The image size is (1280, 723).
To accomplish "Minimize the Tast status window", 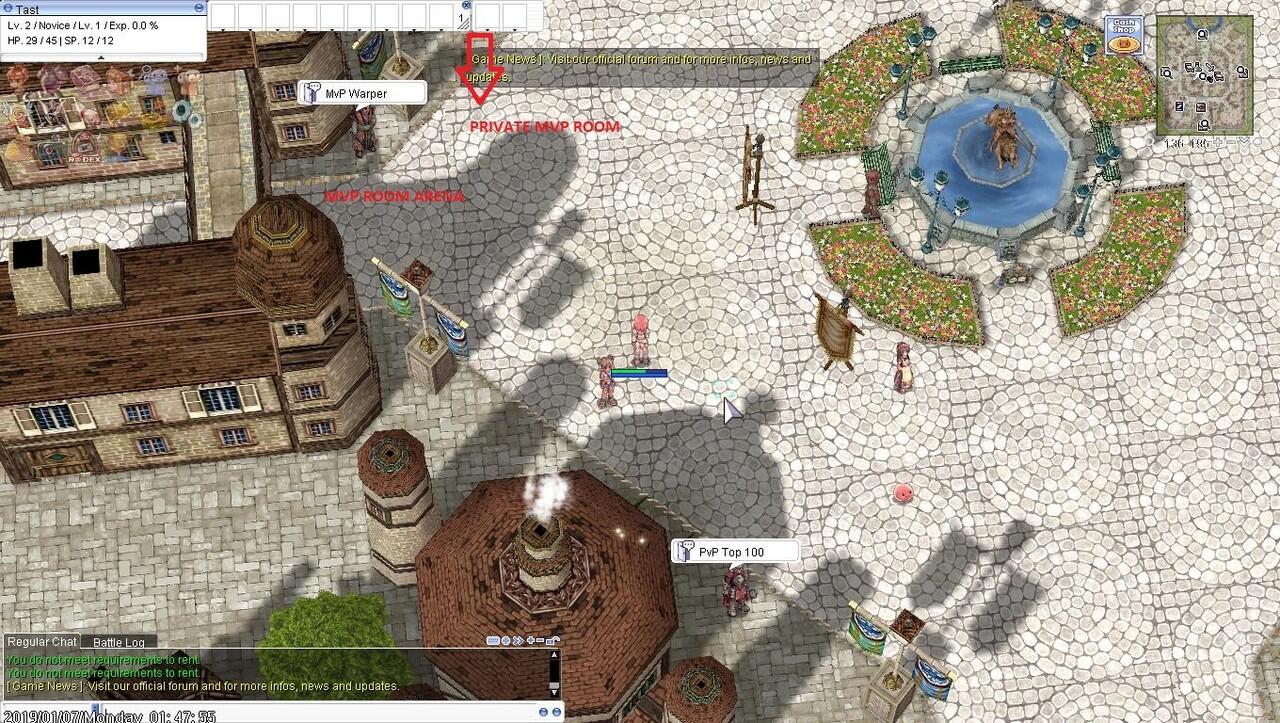I will 199,6.
